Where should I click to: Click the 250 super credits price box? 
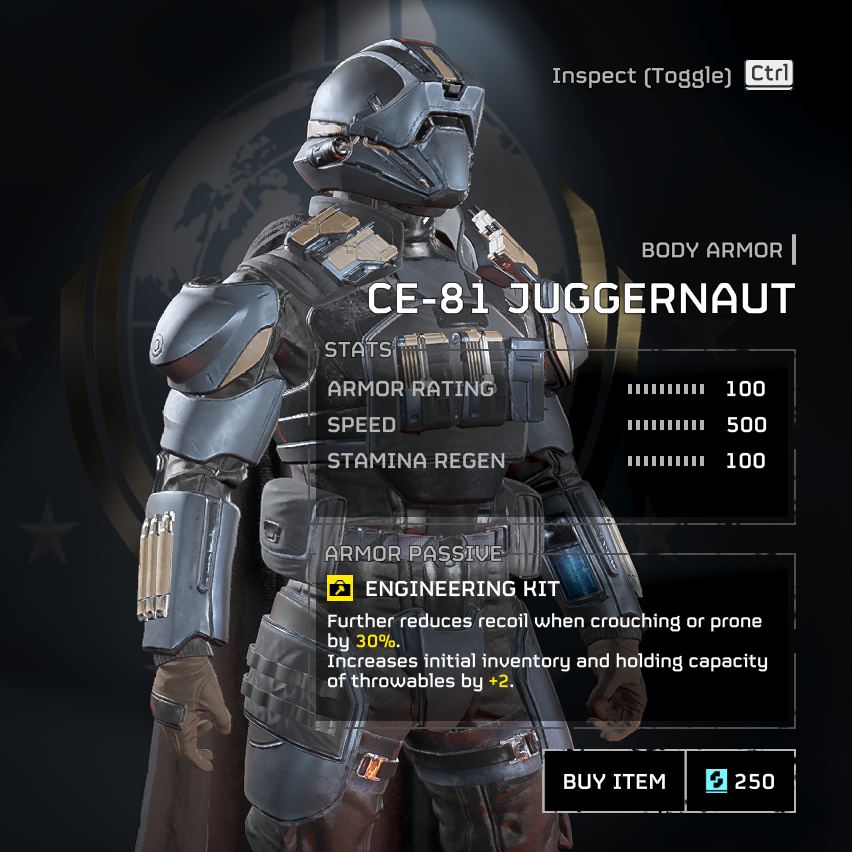[x=741, y=781]
